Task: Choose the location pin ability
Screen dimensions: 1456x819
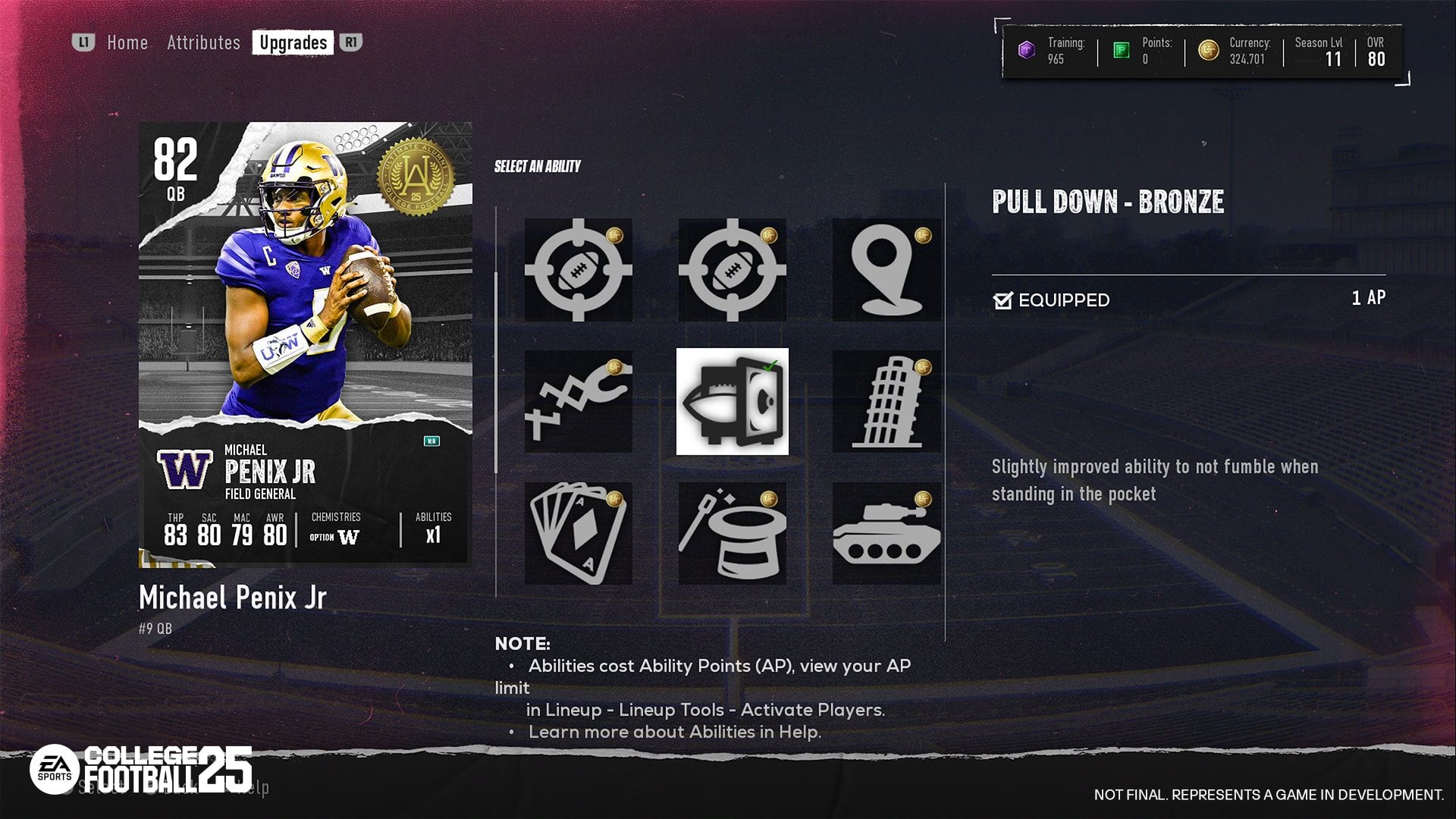Action: 886,271
